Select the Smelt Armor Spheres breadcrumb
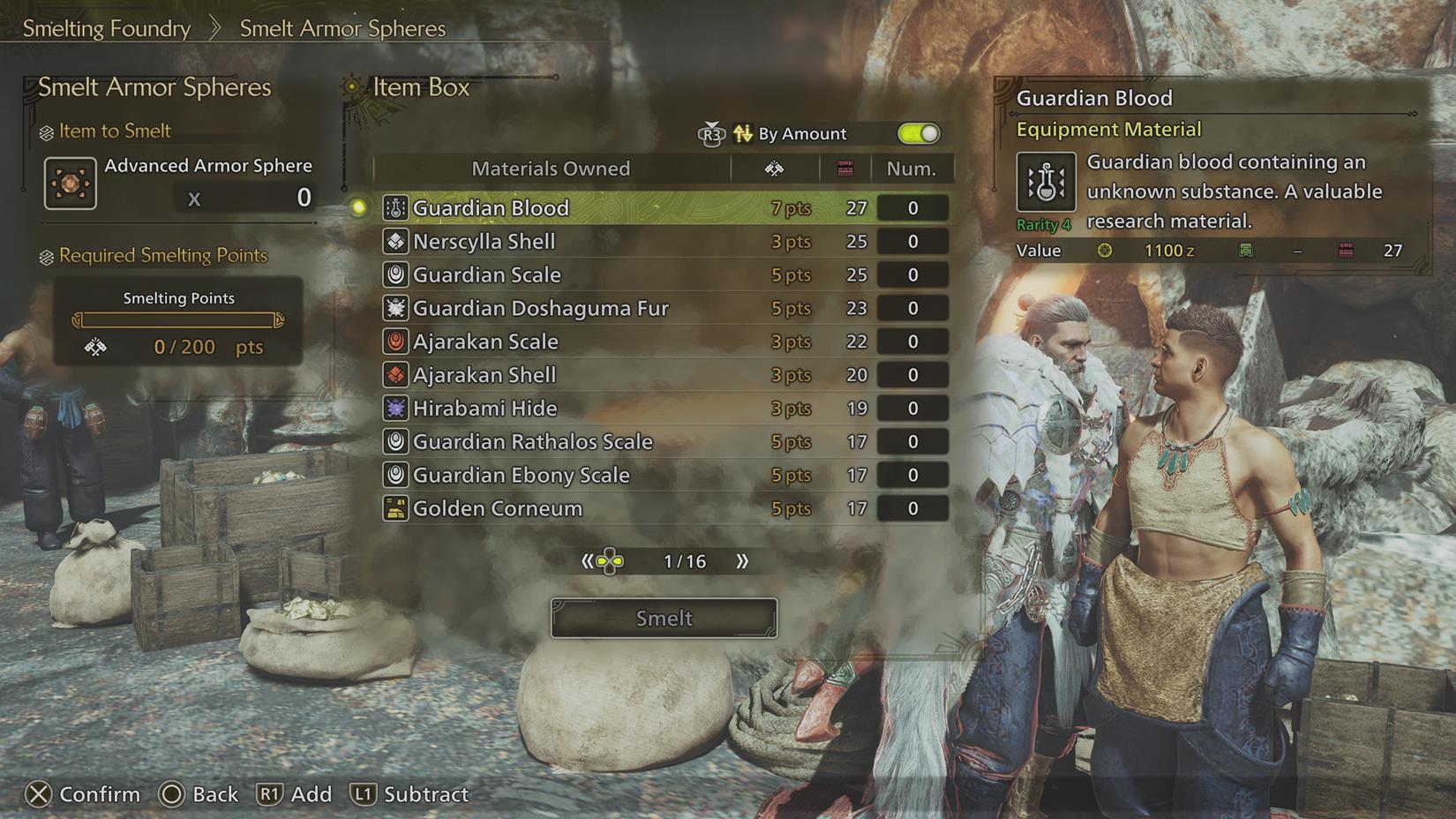Image resolution: width=1456 pixels, height=819 pixels. 342,28
